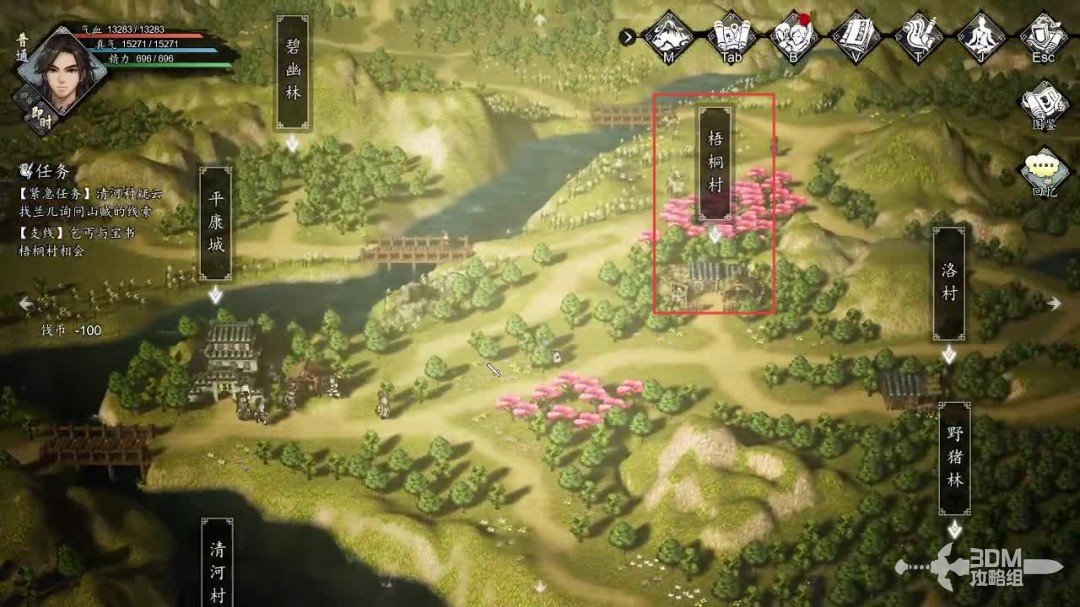Travel to 碧幽林 via its label
The height and width of the screenshot is (607, 1080).
coord(292,72)
